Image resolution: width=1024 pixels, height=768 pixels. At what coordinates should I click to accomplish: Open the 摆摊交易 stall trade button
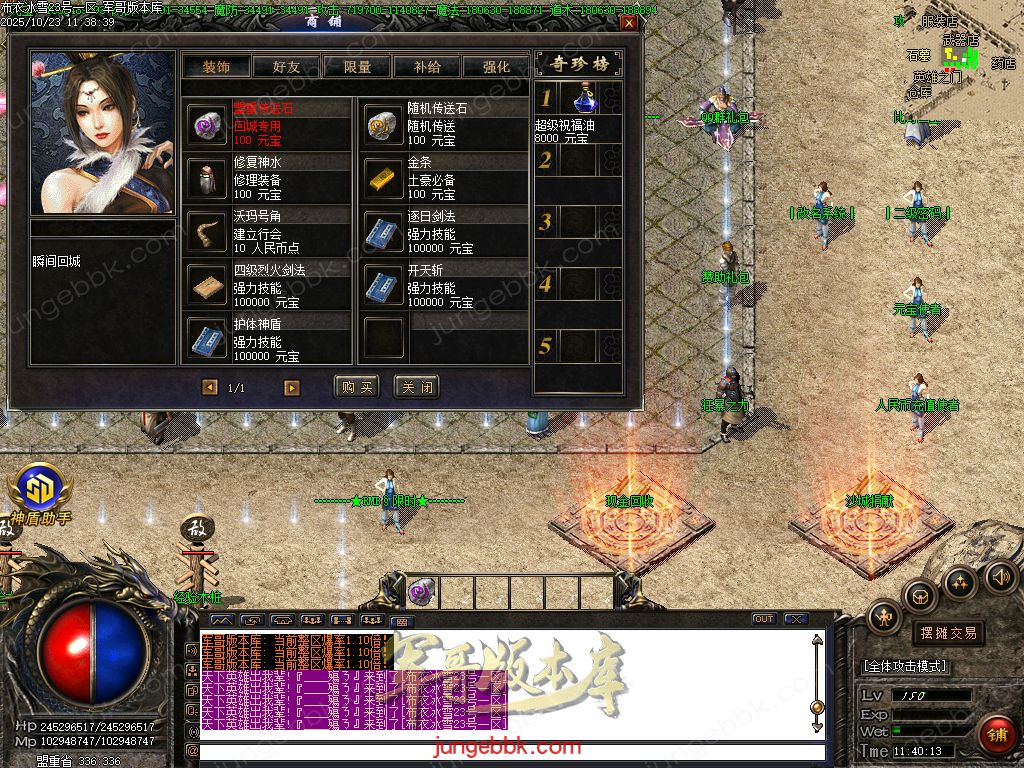coord(947,632)
